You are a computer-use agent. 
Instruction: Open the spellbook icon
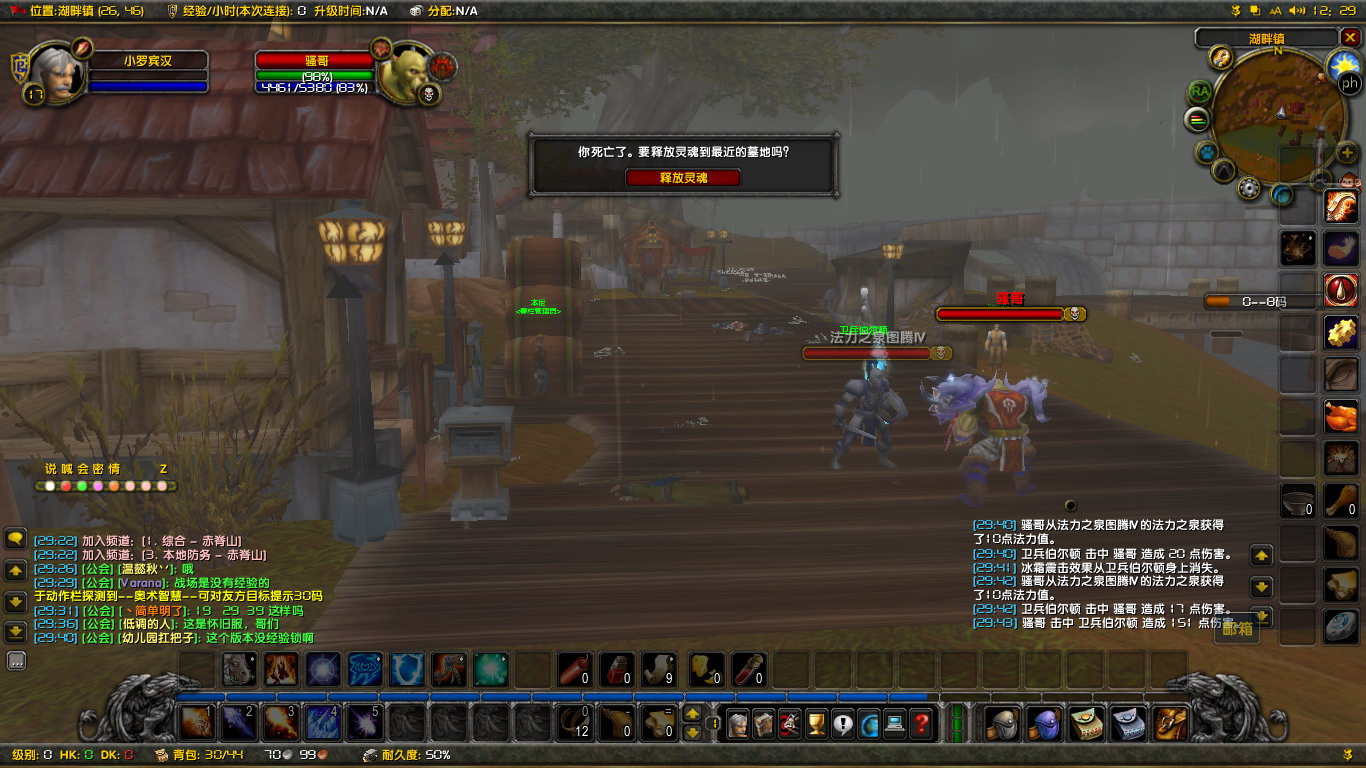[x=763, y=723]
